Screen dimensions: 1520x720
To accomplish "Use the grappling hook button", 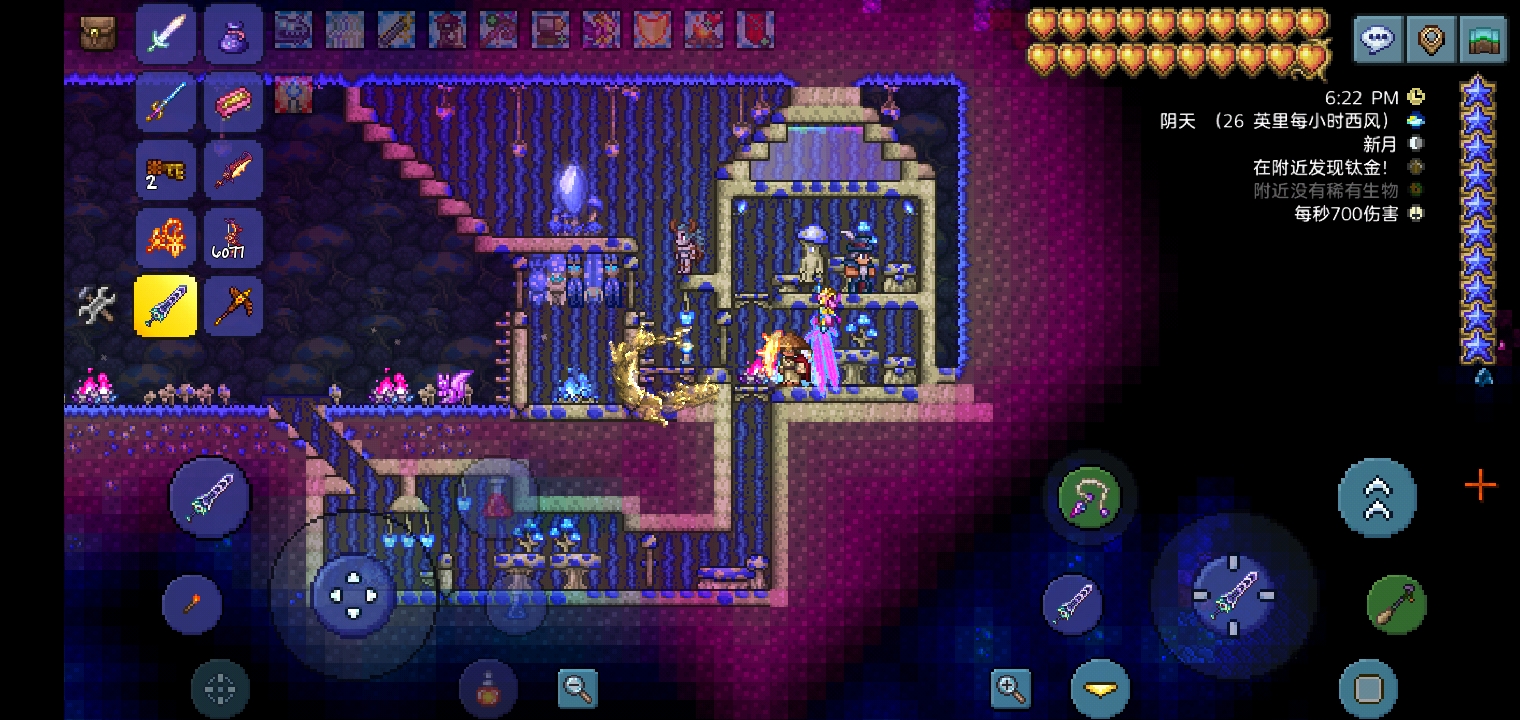I will 1089,497.
